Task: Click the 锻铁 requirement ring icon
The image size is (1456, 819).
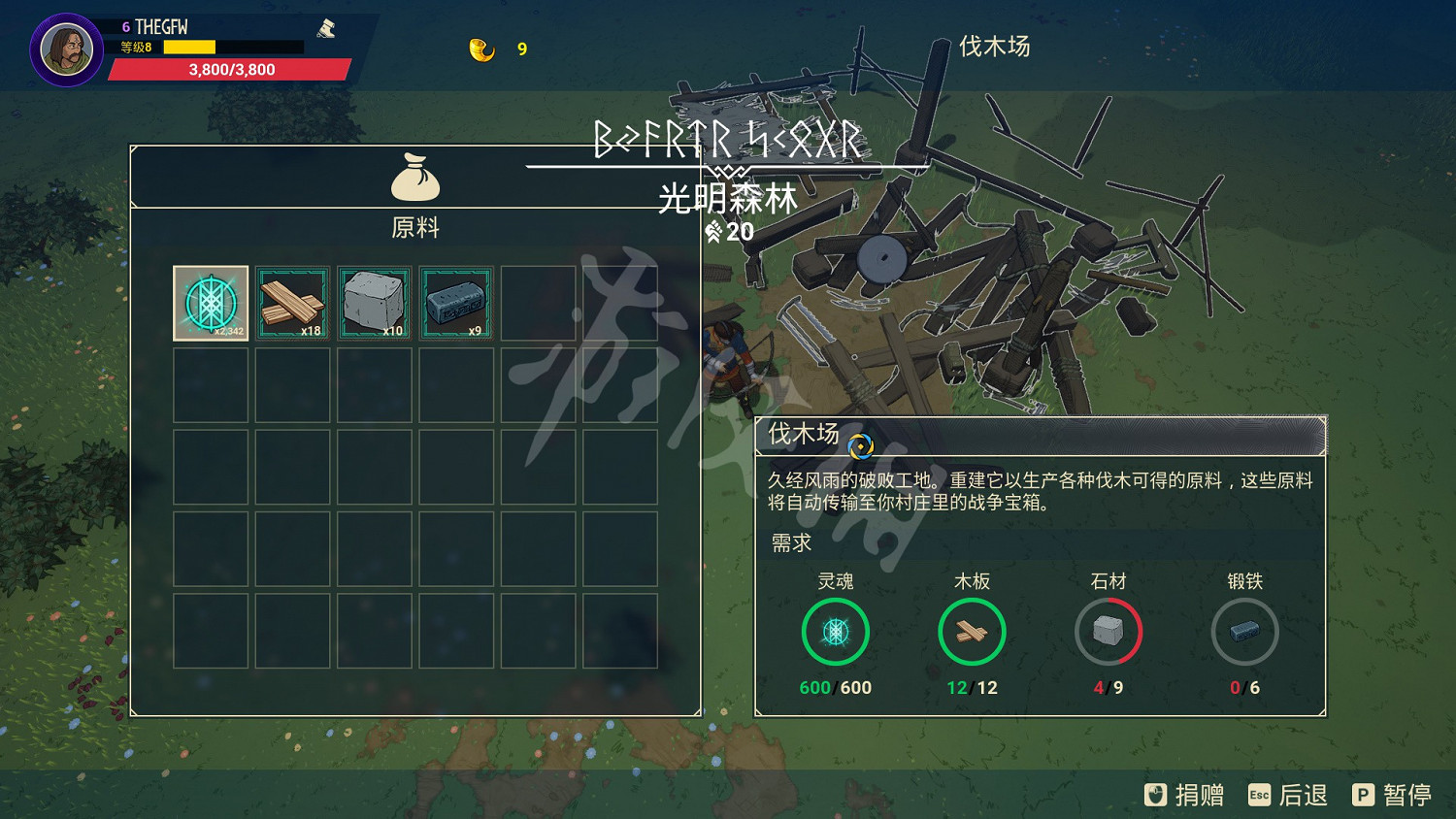Action: click(x=1245, y=631)
